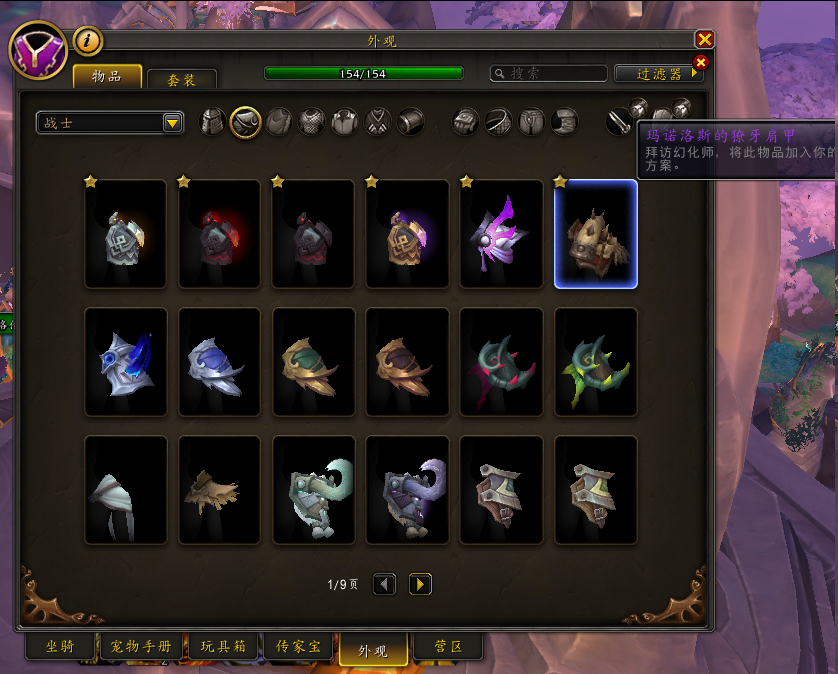Go to the previous appearance page
Viewport: 838px width, 674px height.
385,584
